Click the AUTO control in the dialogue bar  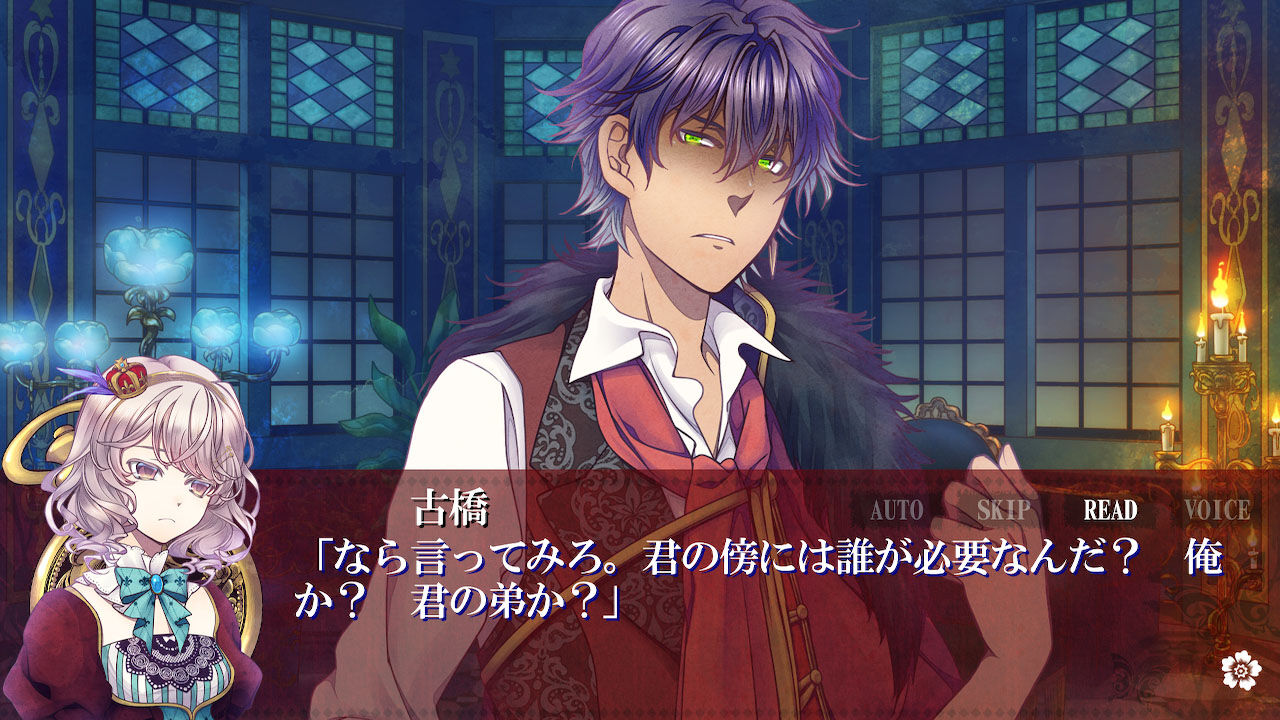pyautogui.click(x=900, y=508)
